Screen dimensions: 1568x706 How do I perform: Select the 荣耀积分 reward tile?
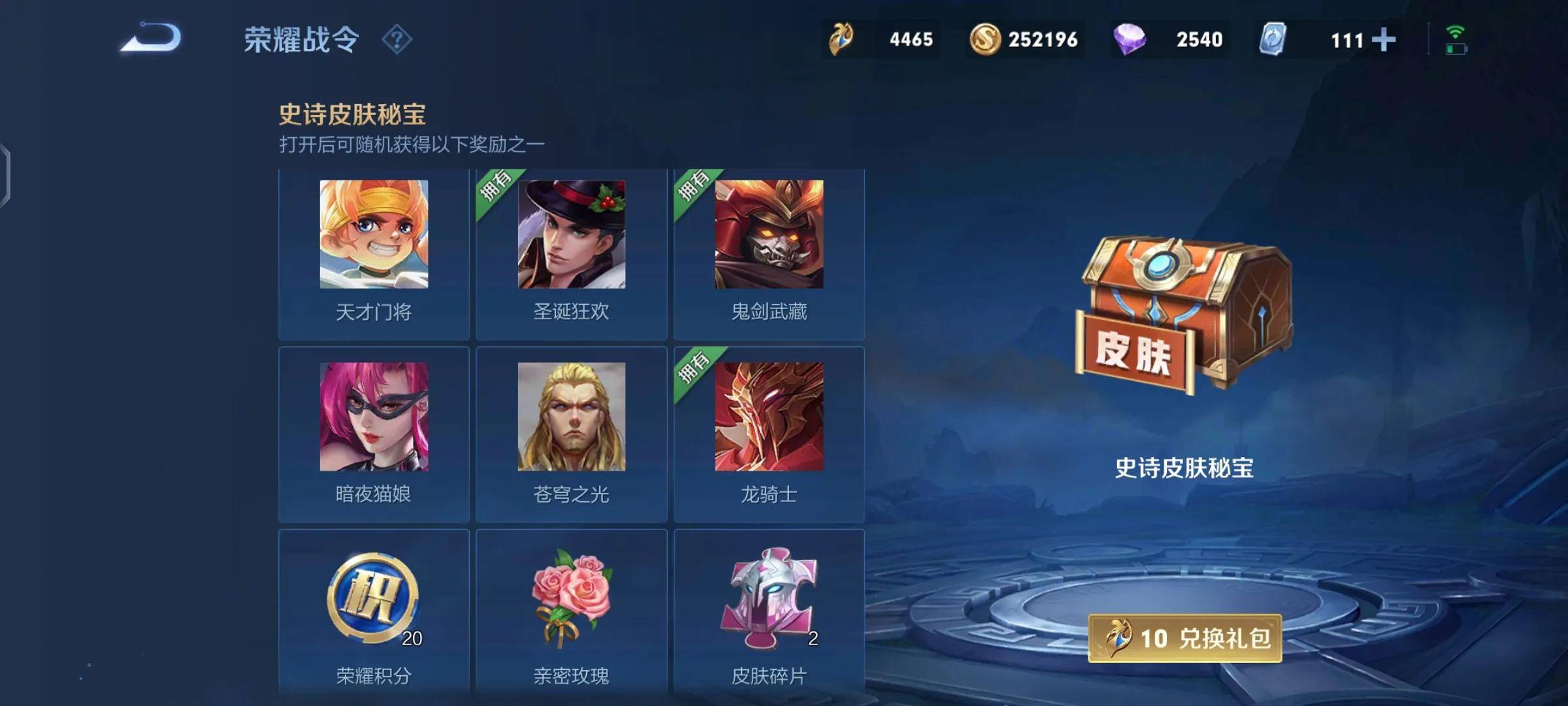click(x=374, y=614)
